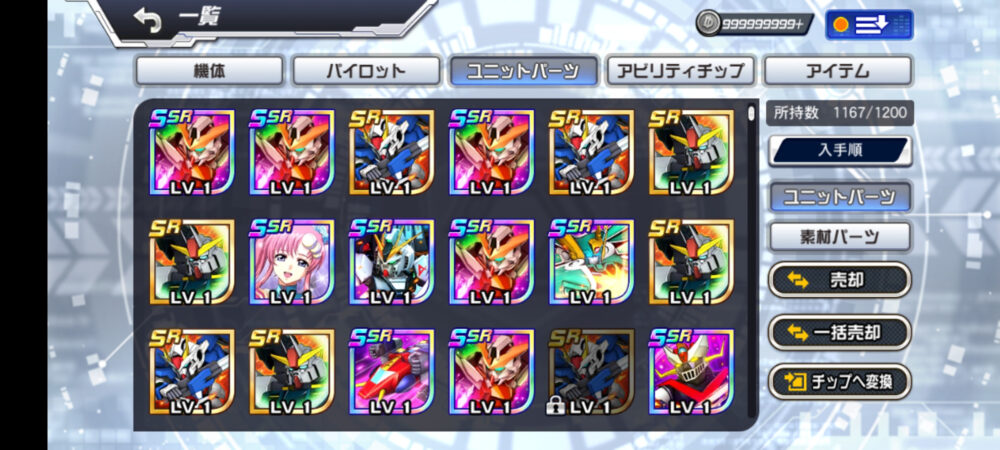Image resolution: width=1000 pixels, height=450 pixels.
Task: Switch to the アイテム tab
Action: click(838, 71)
